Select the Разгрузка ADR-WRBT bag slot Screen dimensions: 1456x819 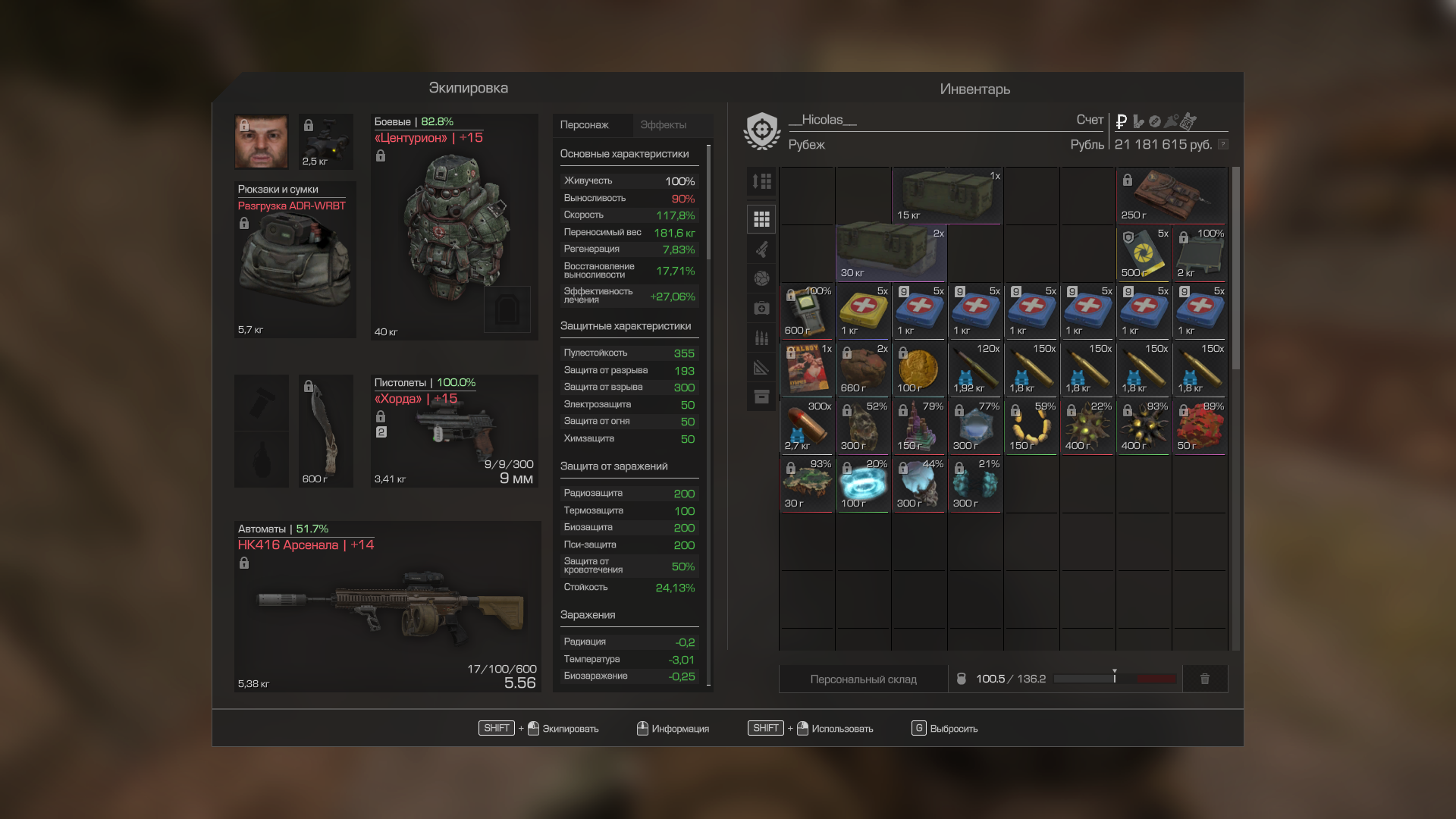295,260
